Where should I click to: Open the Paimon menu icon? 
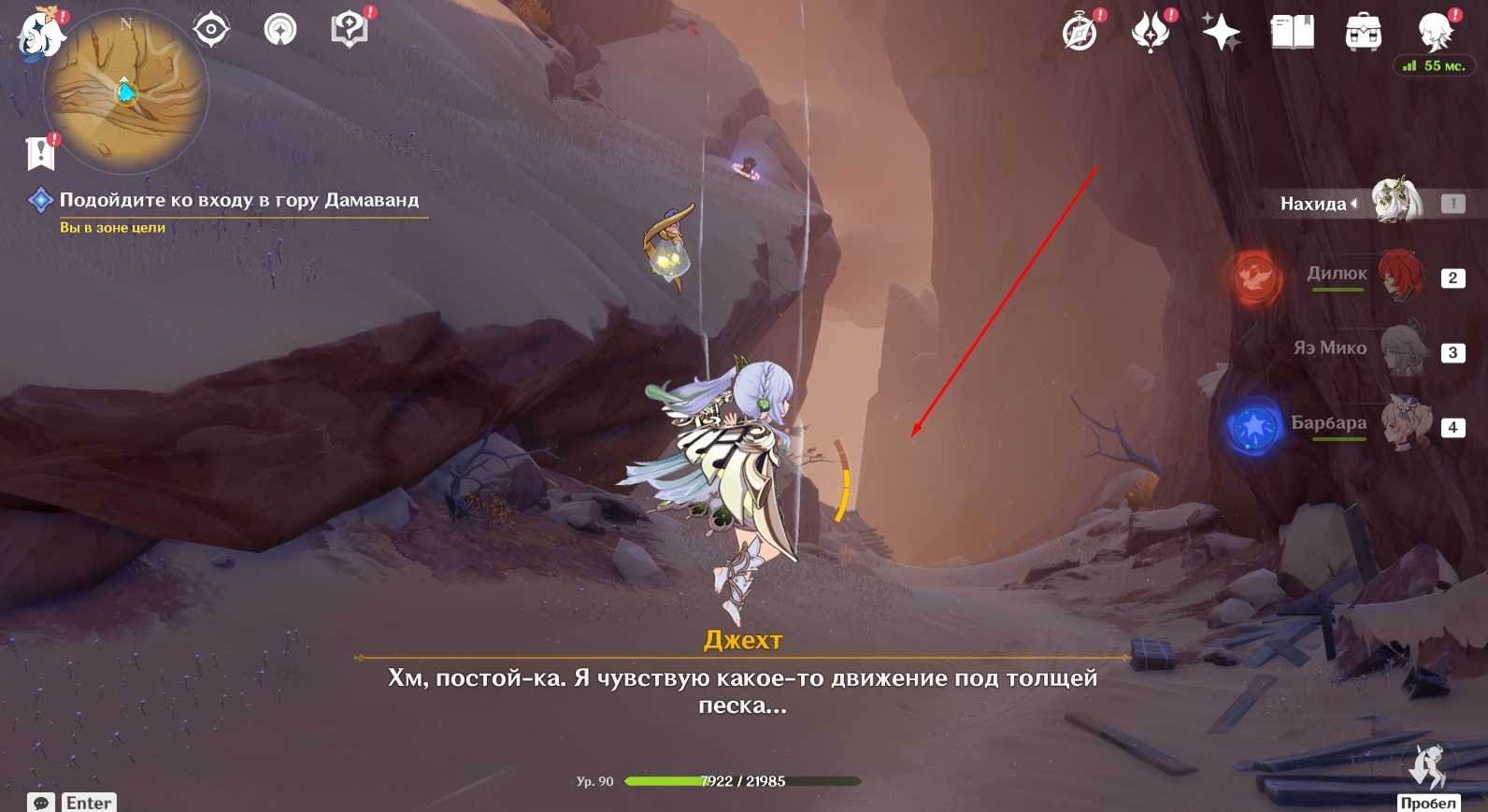point(40,35)
